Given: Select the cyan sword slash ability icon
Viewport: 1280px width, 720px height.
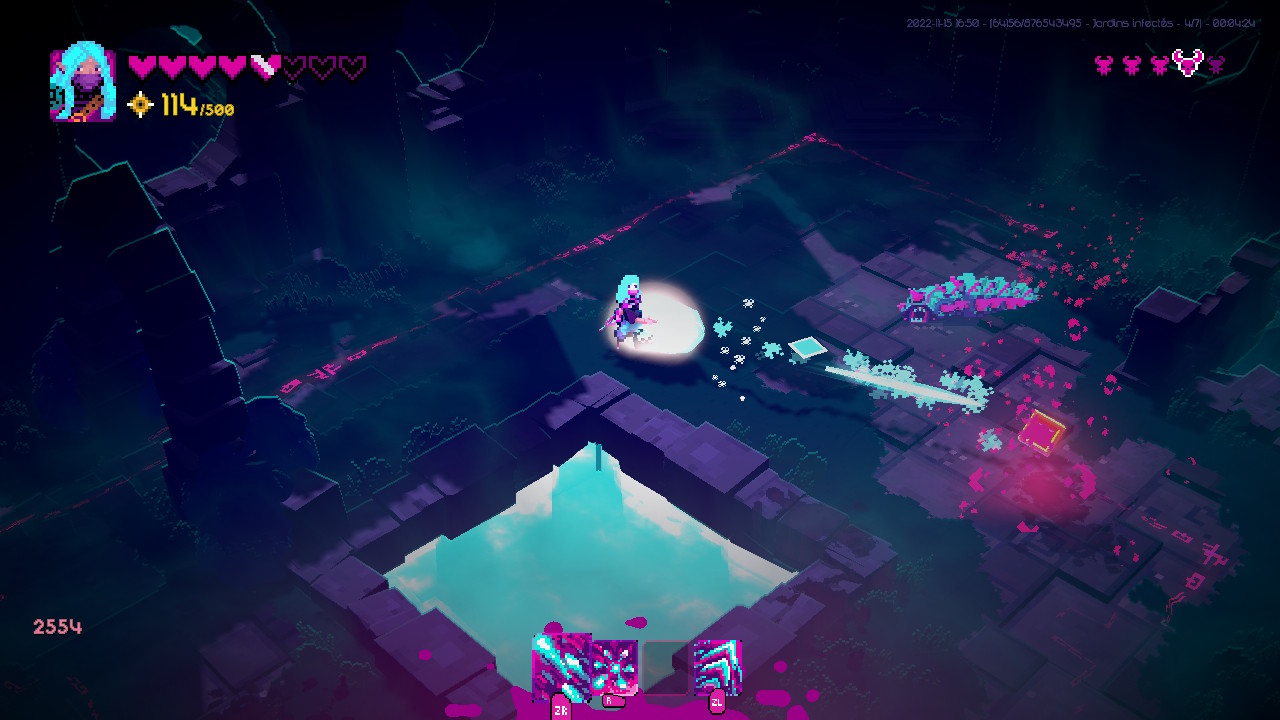Looking at the screenshot, I should (561, 665).
